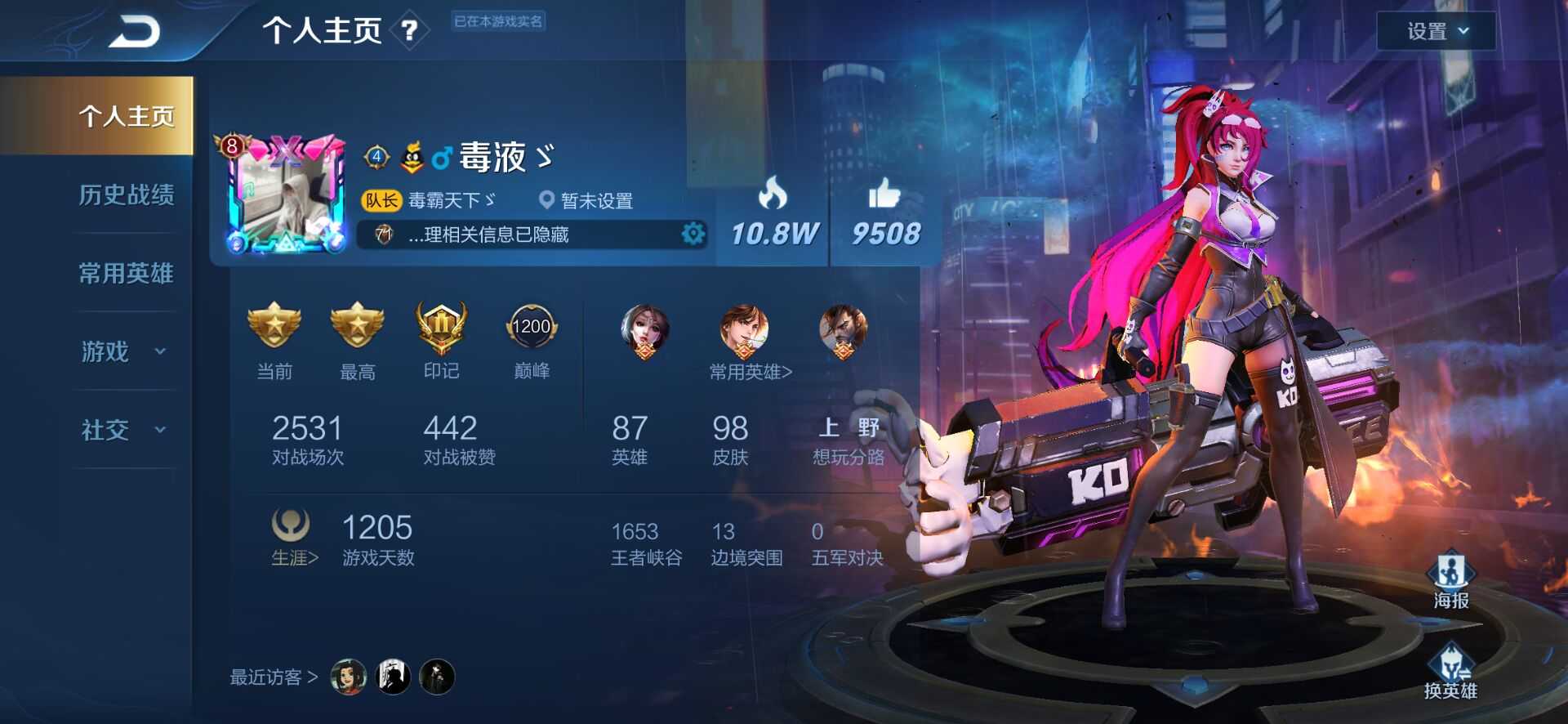Image resolution: width=1568 pixels, height=724 pixels.
Task: Click the thumbs-up likes counter
Action: [885, 214]
